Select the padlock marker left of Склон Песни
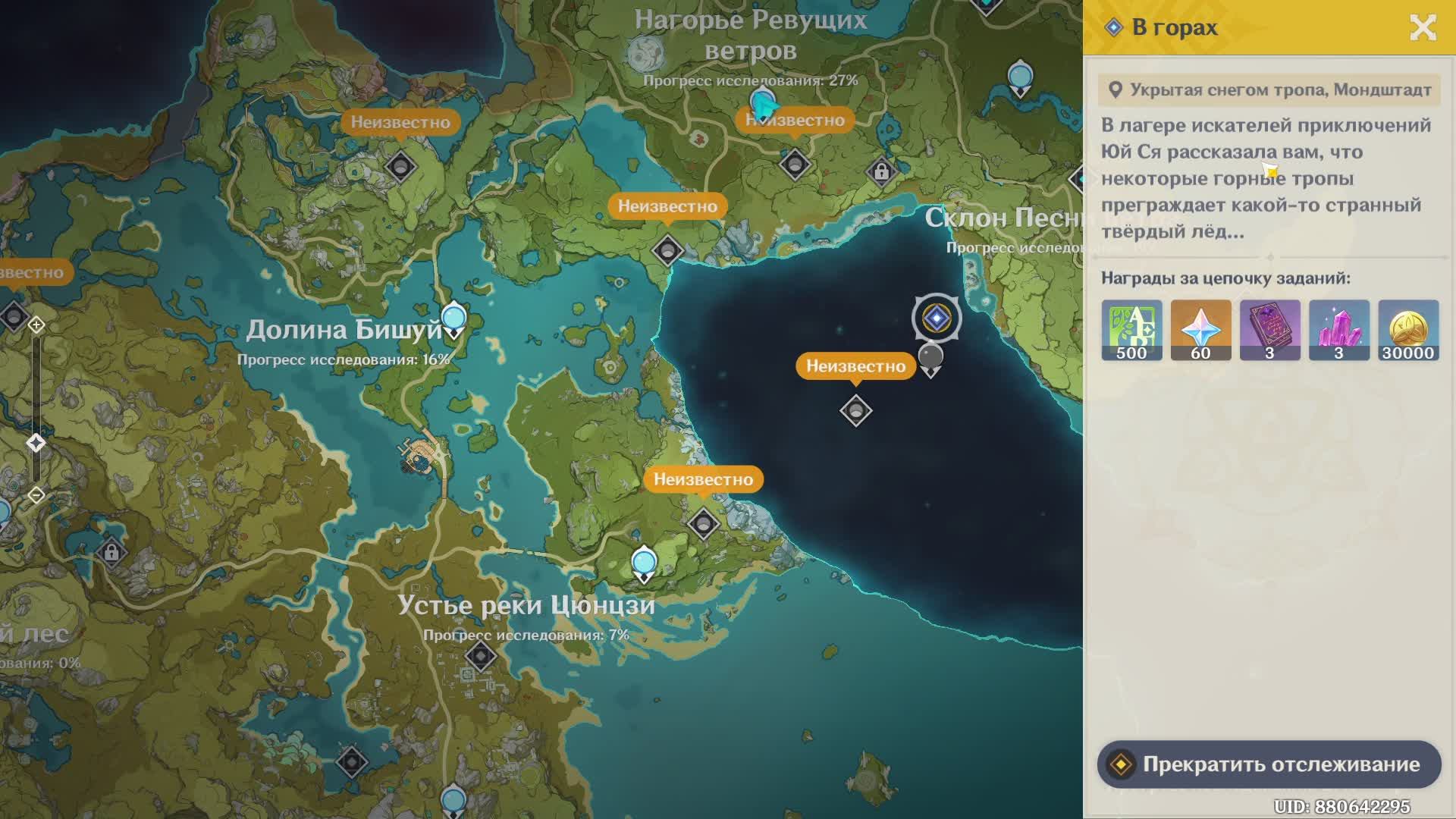The height and width of the screenshot is (819, 1456). pos(880,172)
